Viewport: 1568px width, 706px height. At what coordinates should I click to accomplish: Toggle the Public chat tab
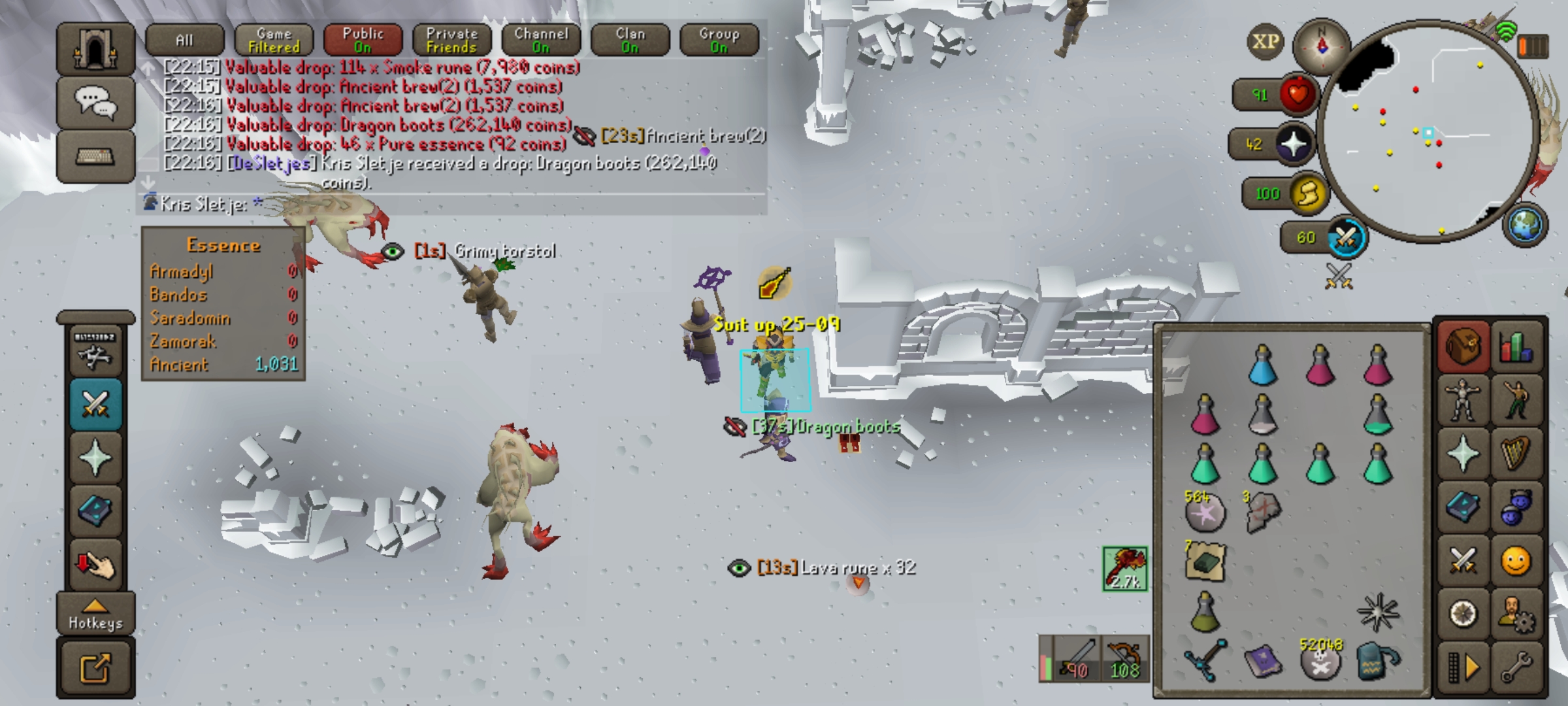click(363, 40)
